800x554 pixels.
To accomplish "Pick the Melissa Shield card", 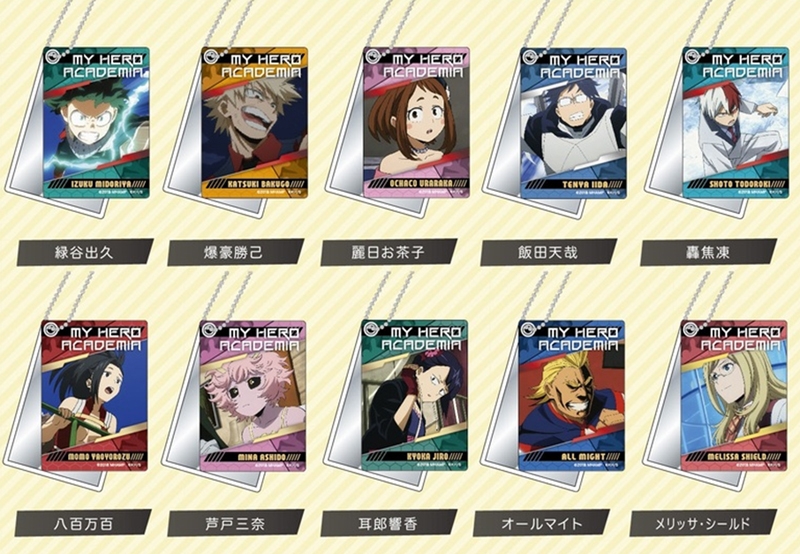I will point(733,395).
